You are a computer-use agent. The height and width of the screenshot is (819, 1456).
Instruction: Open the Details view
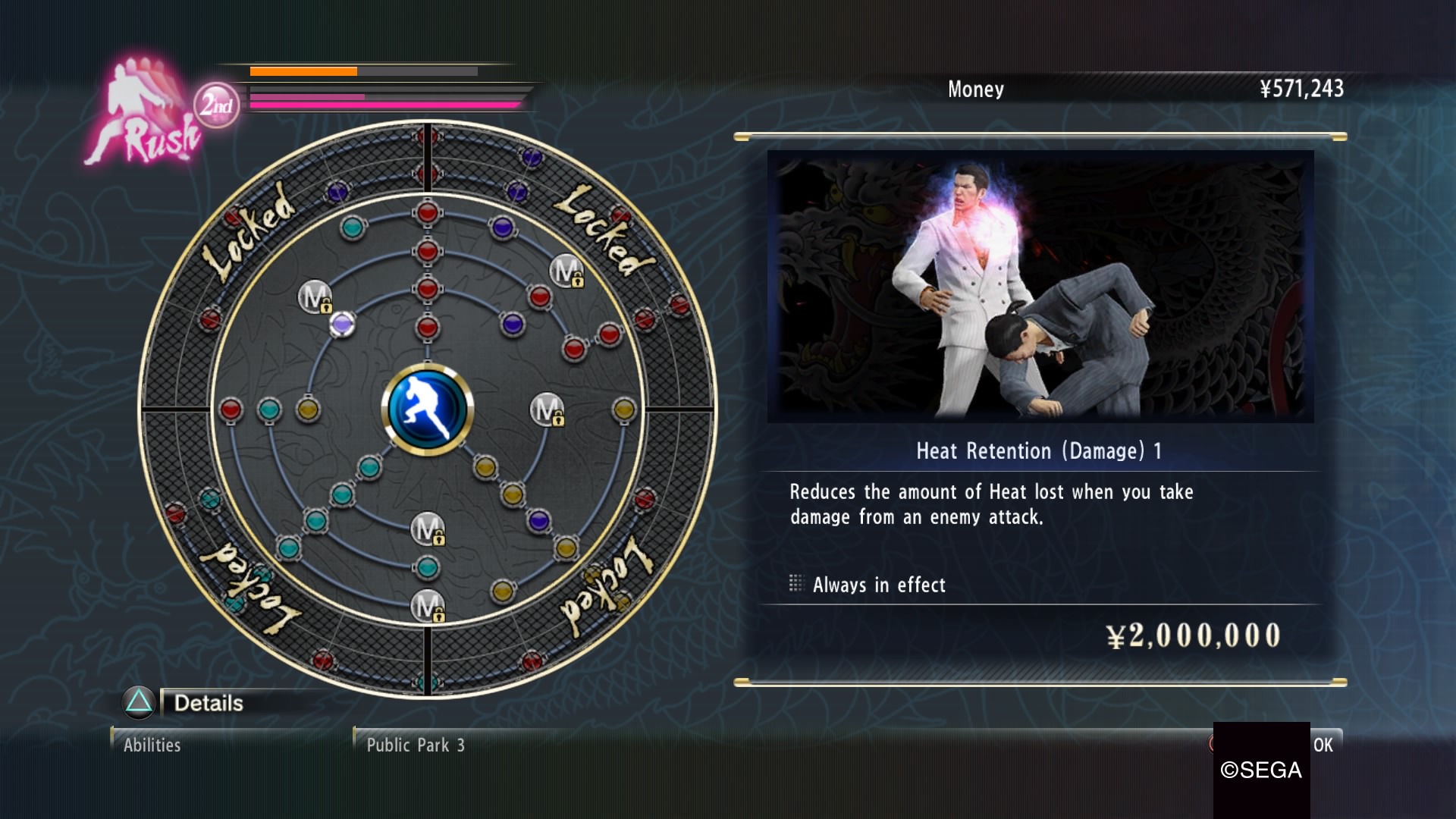coord(208,703)
